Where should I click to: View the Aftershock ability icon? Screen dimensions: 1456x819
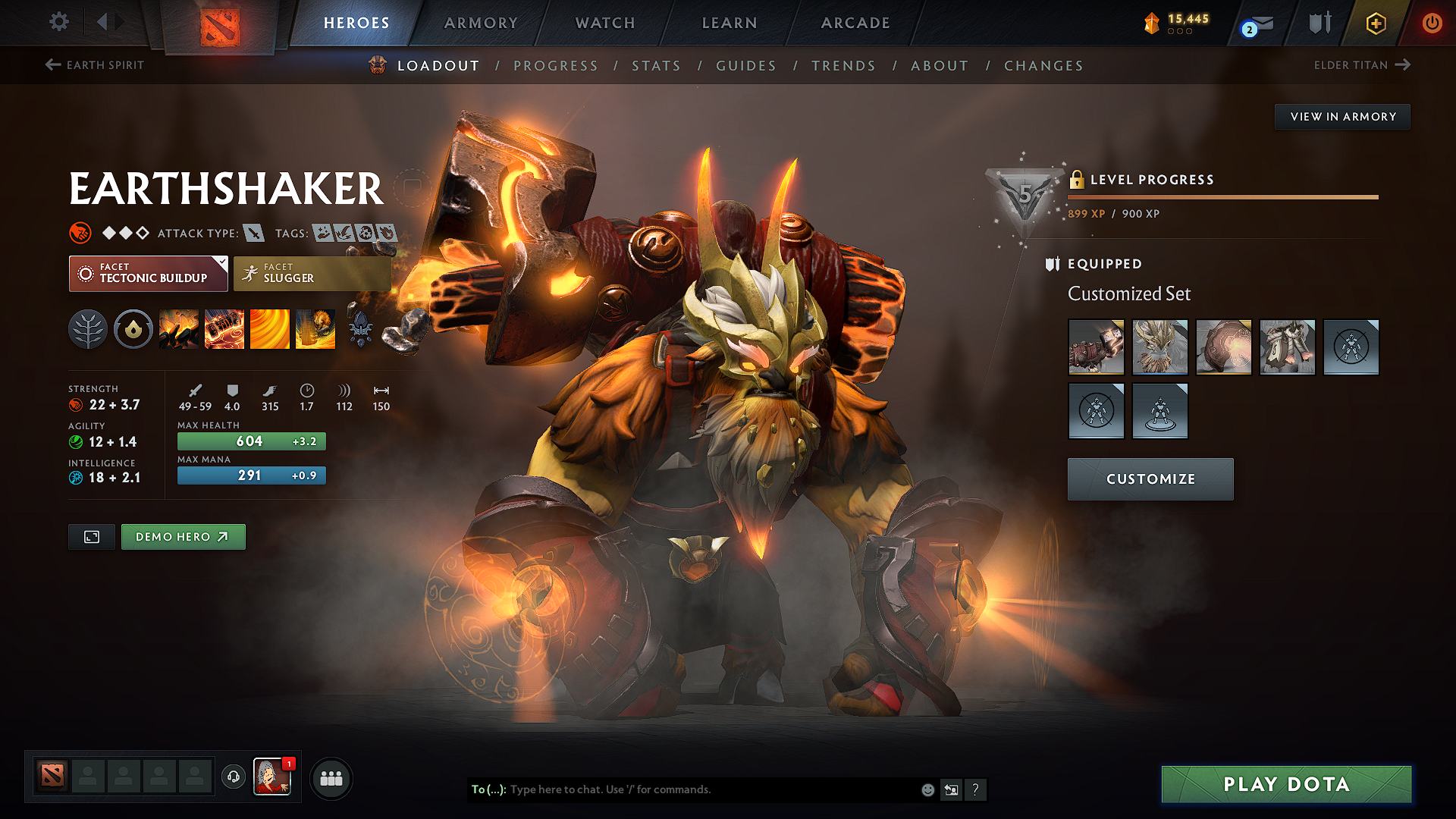270,328
